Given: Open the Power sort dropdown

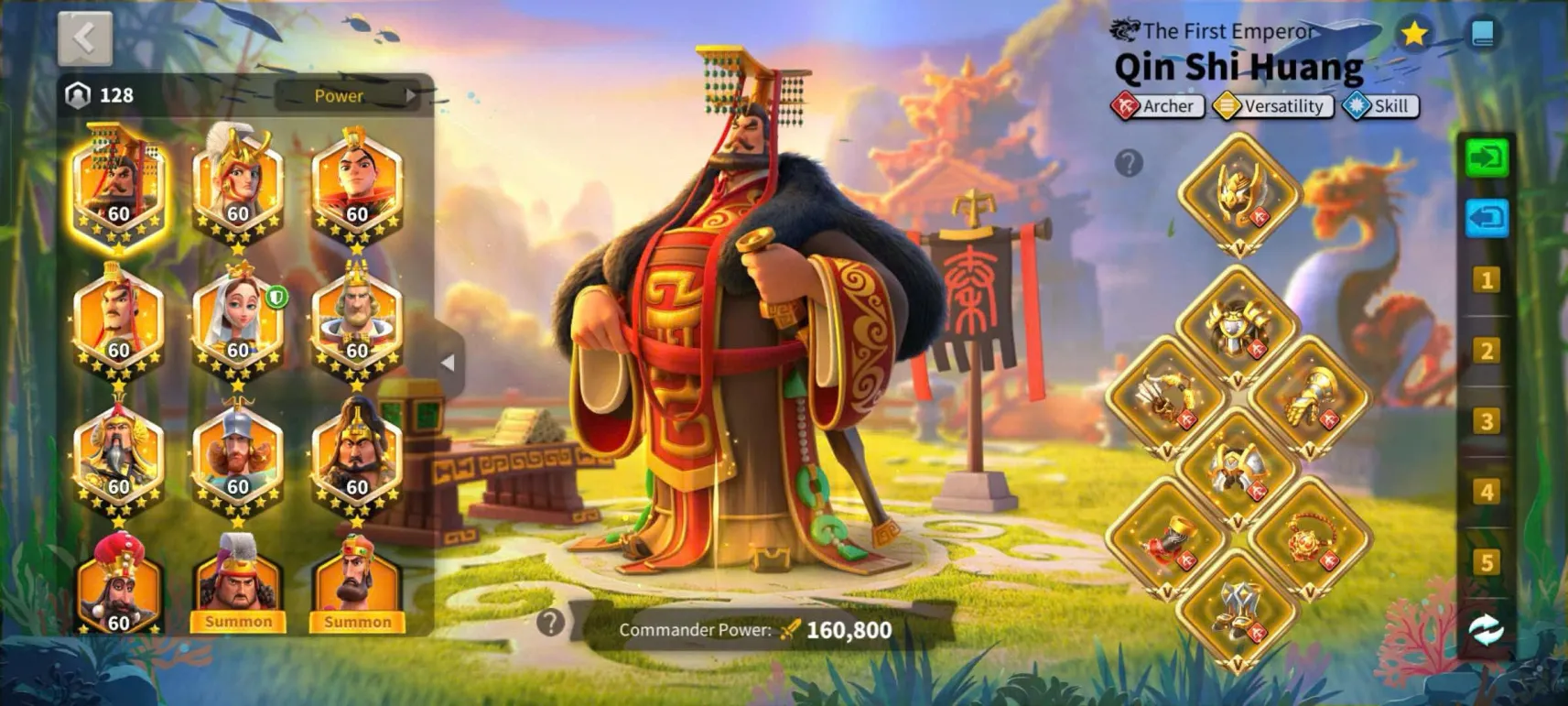Looking at the screenshot, I should [348, 95].
